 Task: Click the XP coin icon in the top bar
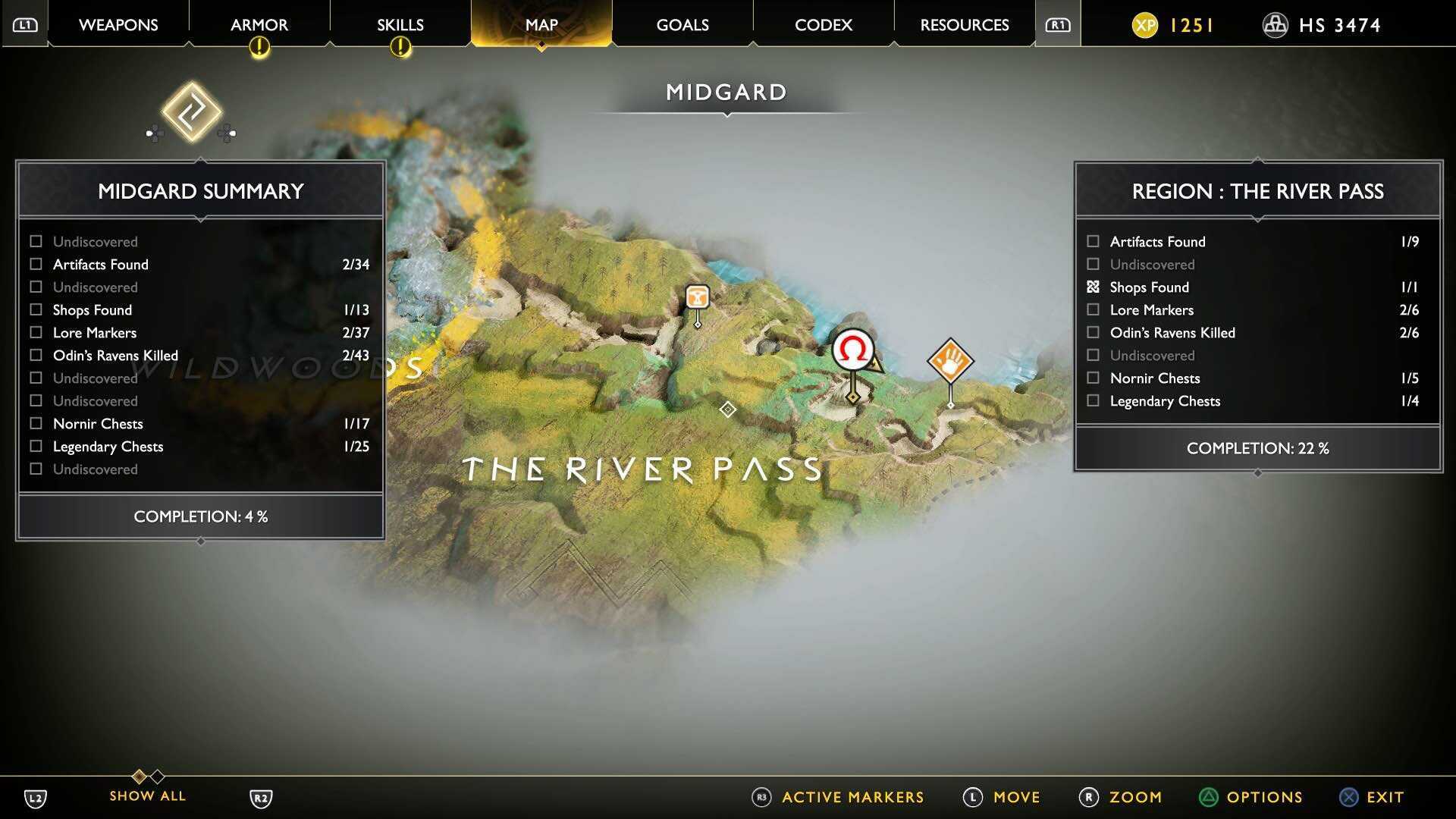(1145, 25)
